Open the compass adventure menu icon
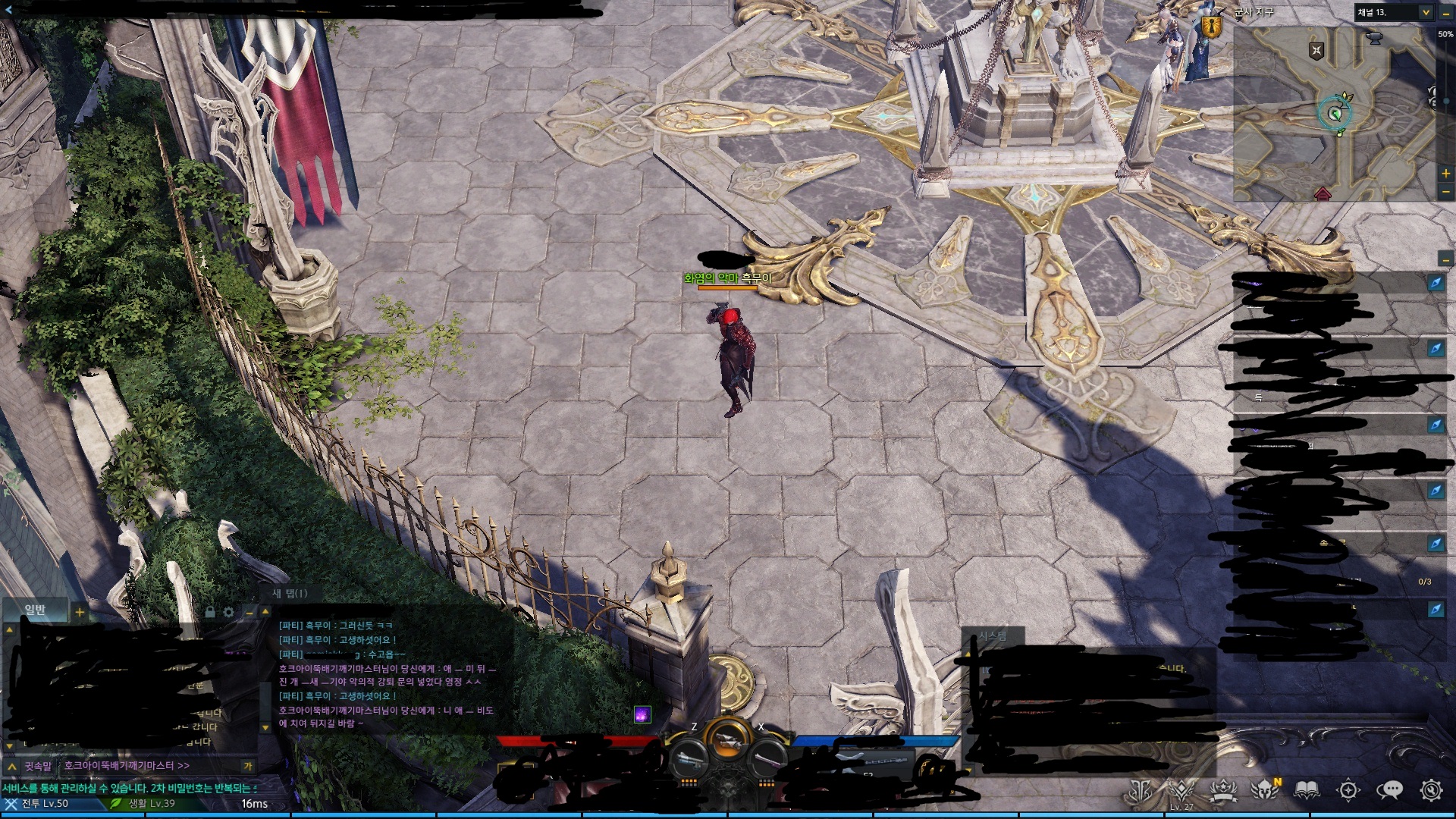 click(x=1348, y=790)
